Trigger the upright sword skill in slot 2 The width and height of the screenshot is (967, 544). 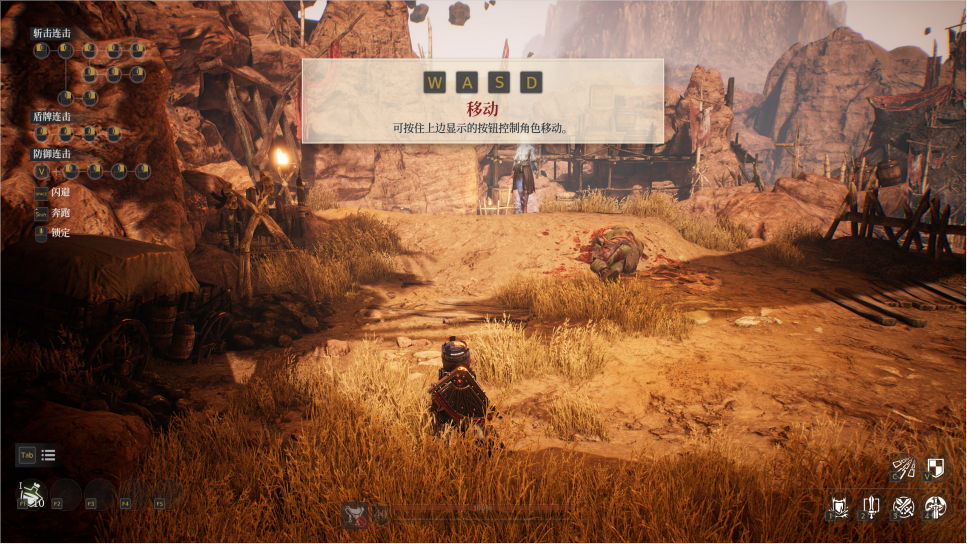point(872,507)
